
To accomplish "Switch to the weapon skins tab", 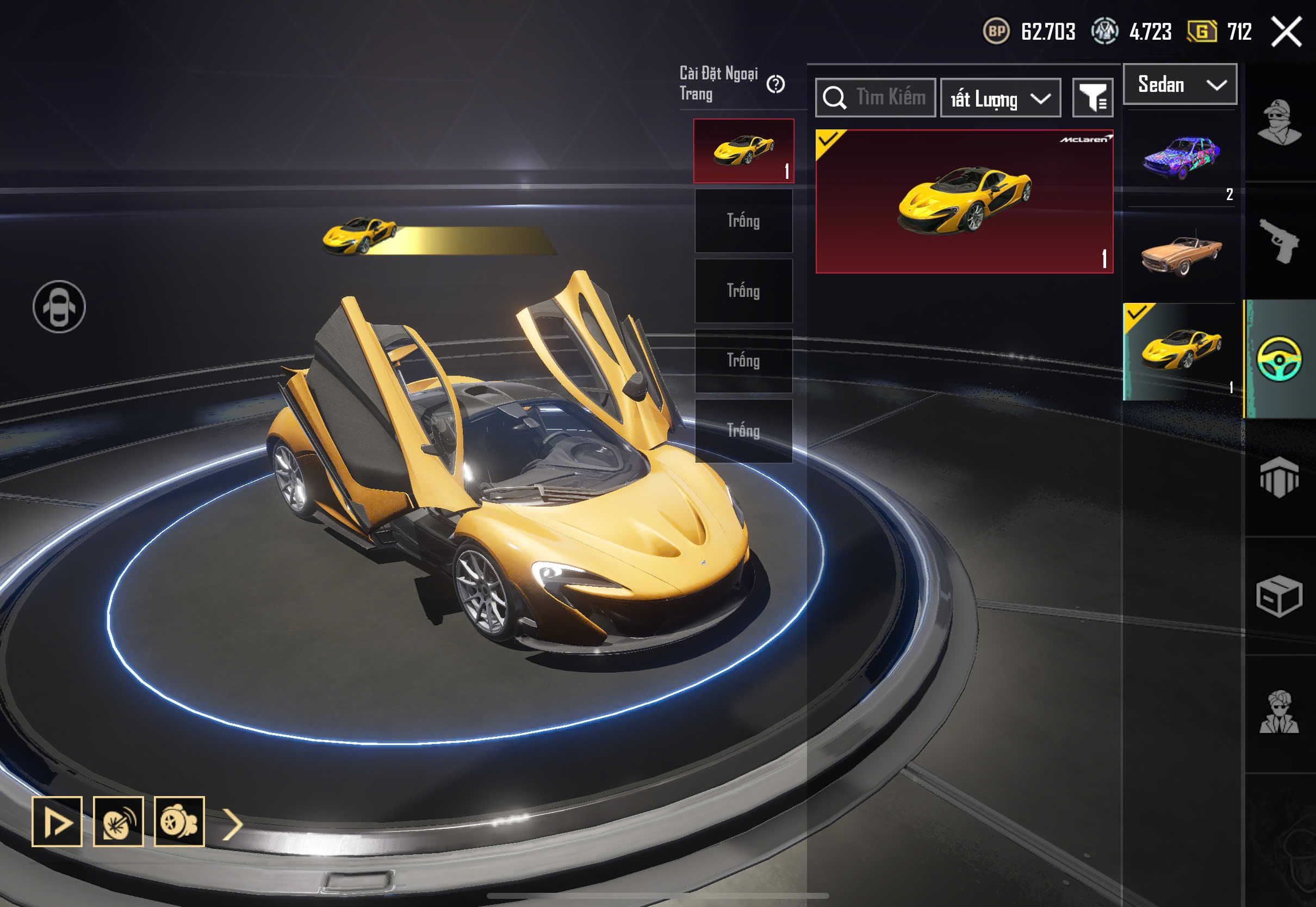I will click(1279, 241).
